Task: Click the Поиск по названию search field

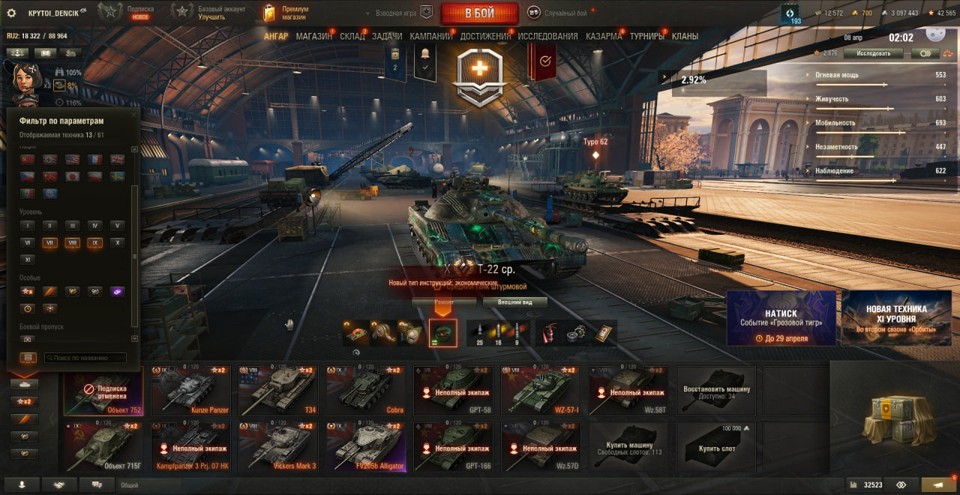Action: click(x=83, y=357)
